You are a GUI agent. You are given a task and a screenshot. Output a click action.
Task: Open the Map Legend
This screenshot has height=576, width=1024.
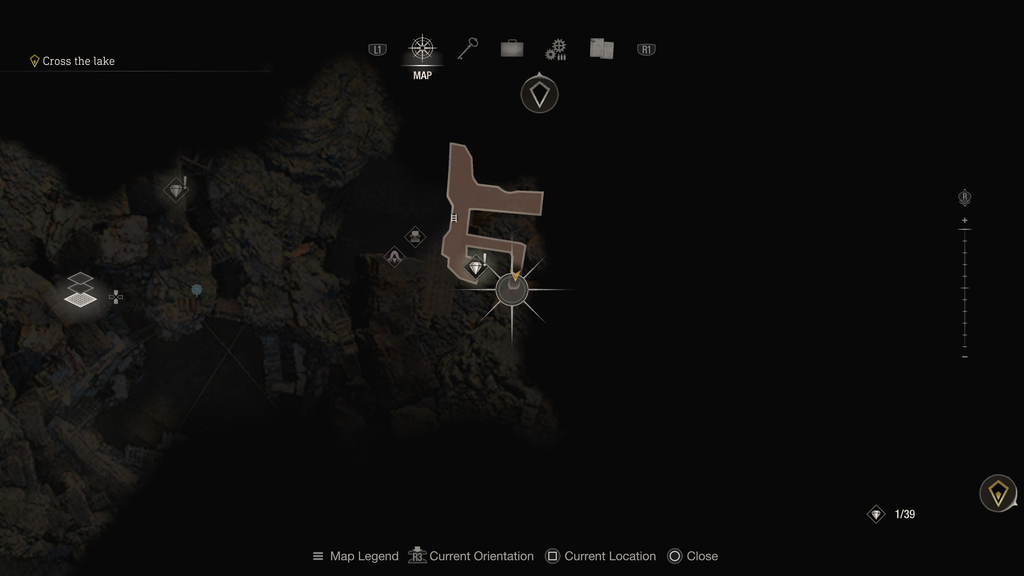point(355,556)
